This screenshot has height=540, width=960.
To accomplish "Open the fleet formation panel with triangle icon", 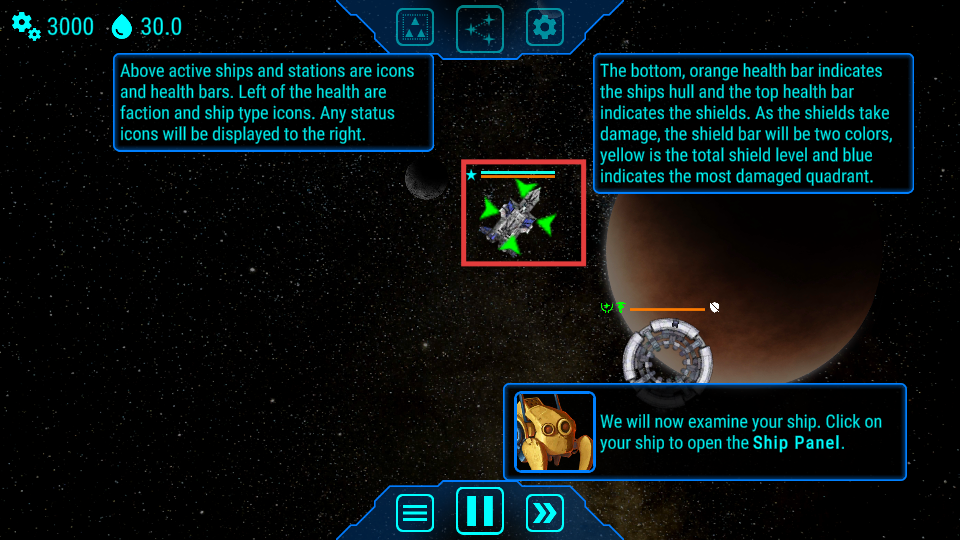I will [x=415, y=27].
